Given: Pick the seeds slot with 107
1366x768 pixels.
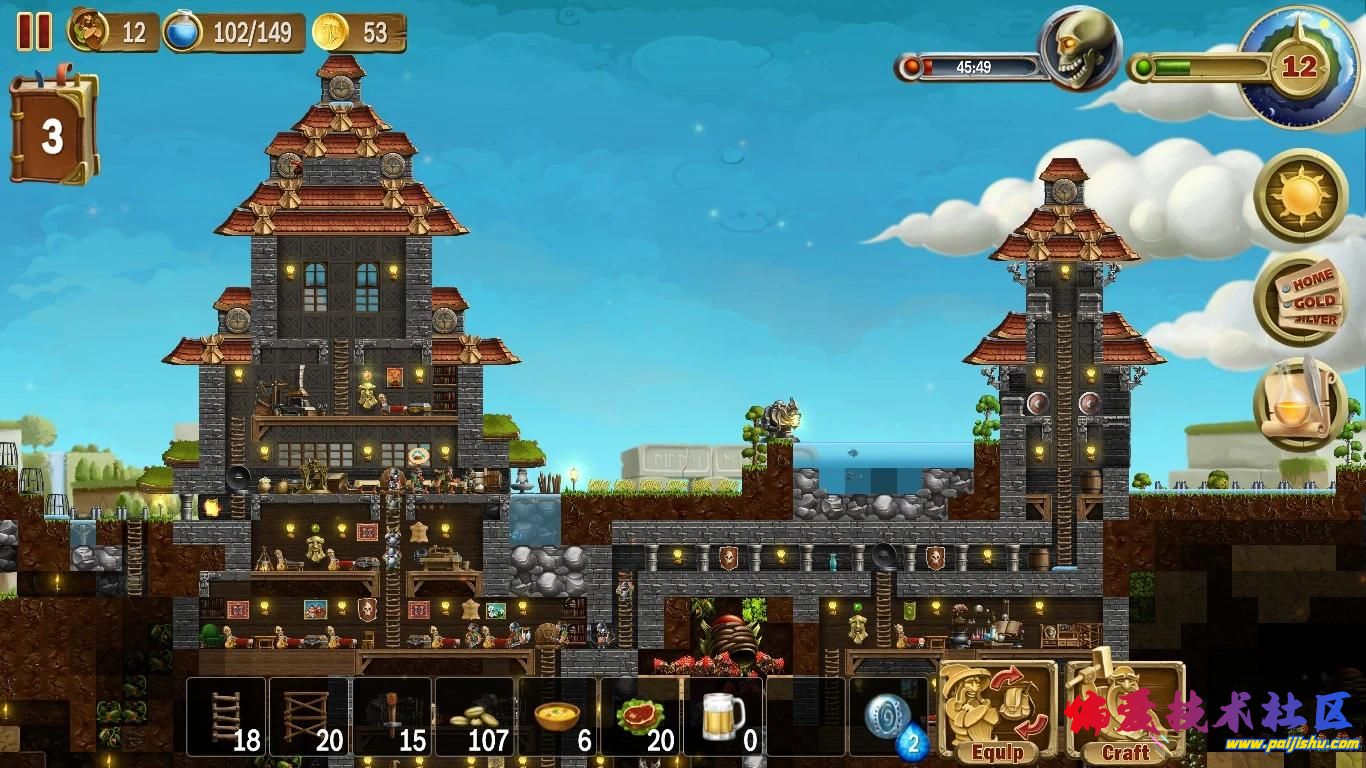Looking at the screenshot, I should pos(475,717).
